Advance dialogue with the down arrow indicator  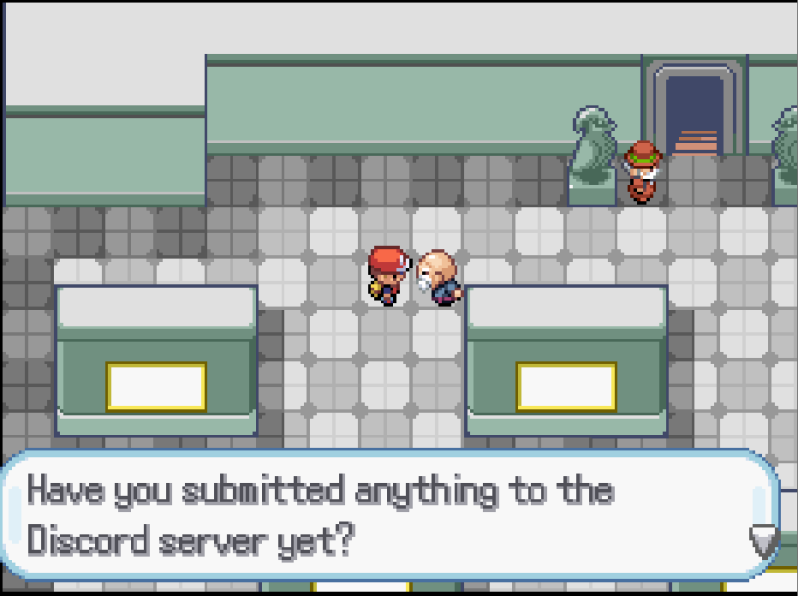click(x=763, y=540)
